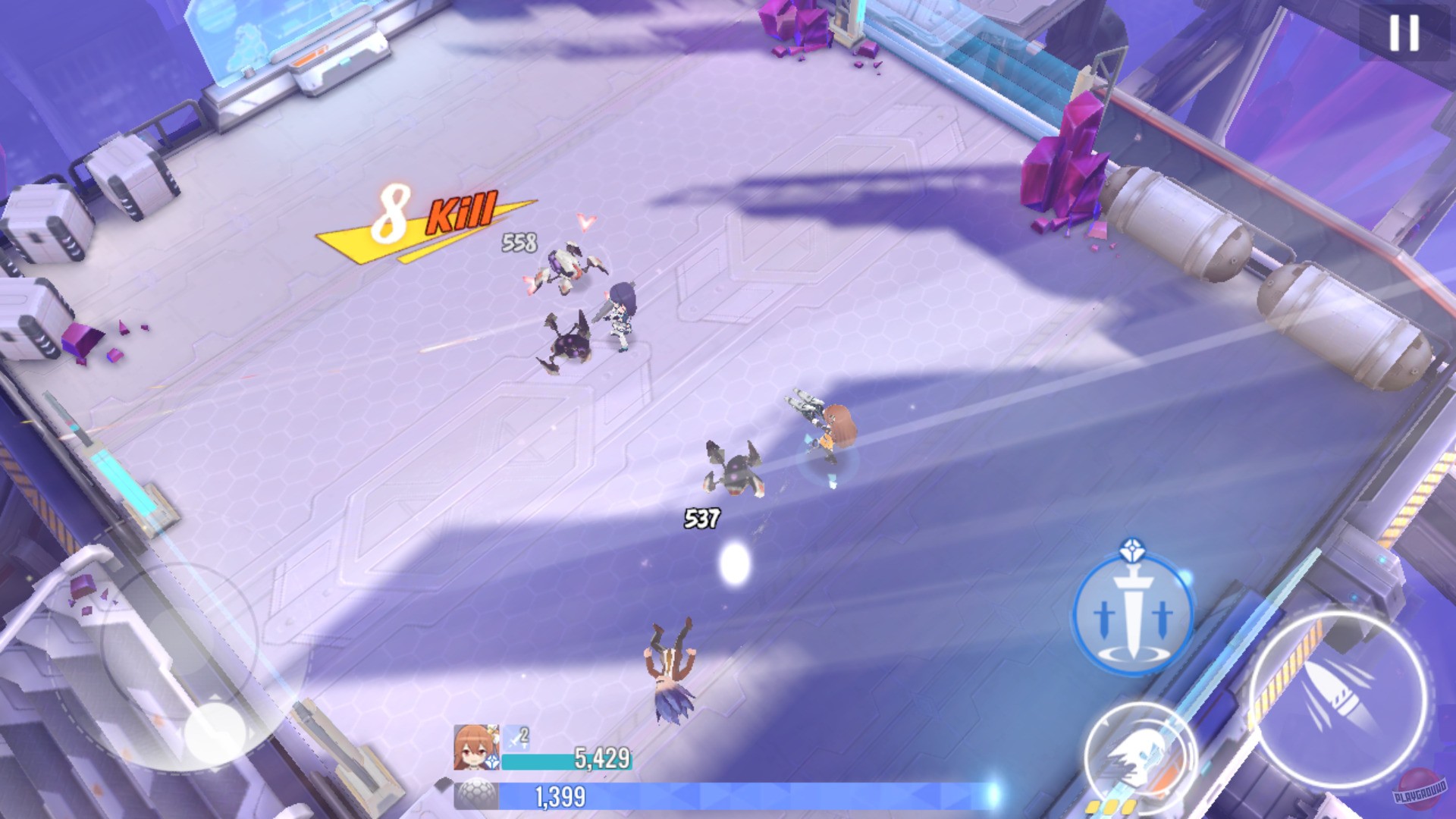Tap the first yellow stamina pip
Image resolution: width=1456 pixels, height=819 pixels.
pyautogui.click(x=1092, y=807)
